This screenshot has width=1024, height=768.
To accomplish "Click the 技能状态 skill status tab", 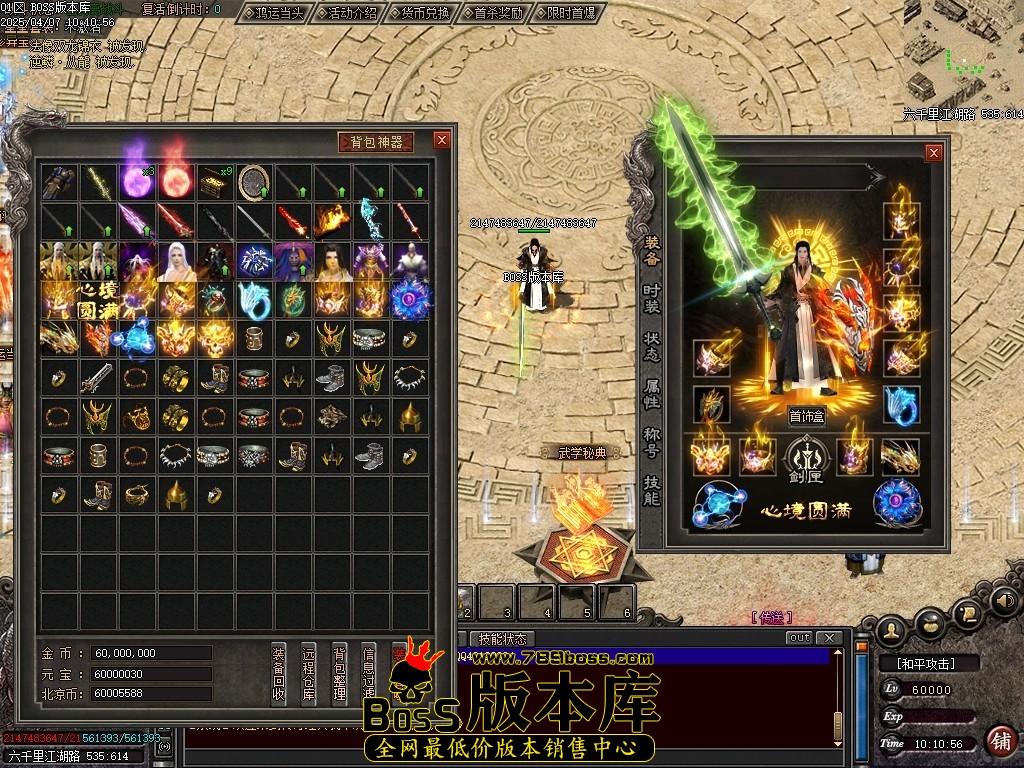I will click(502, 638).
